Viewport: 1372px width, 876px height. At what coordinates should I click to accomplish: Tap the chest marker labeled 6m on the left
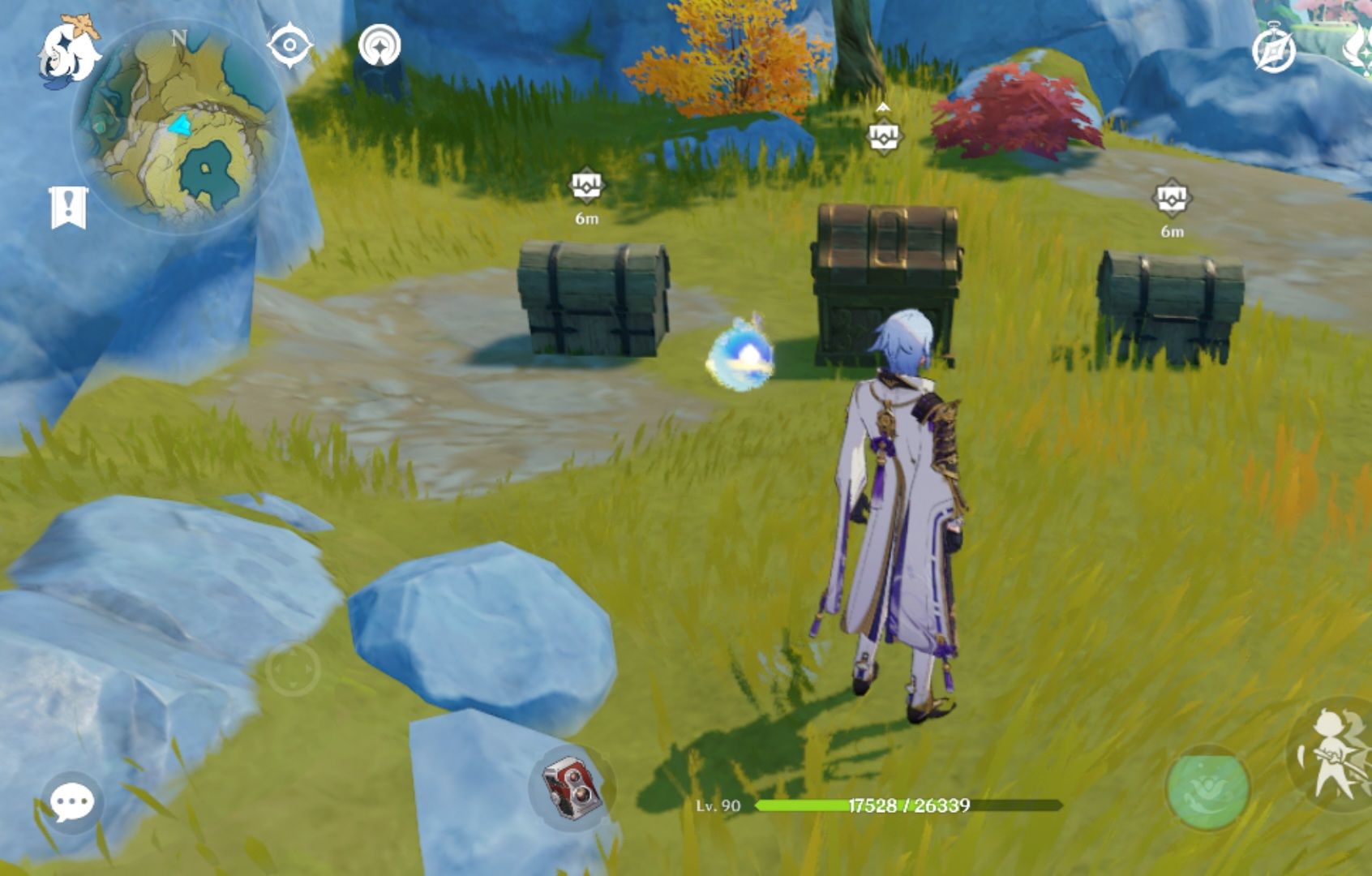click(586, 187)
